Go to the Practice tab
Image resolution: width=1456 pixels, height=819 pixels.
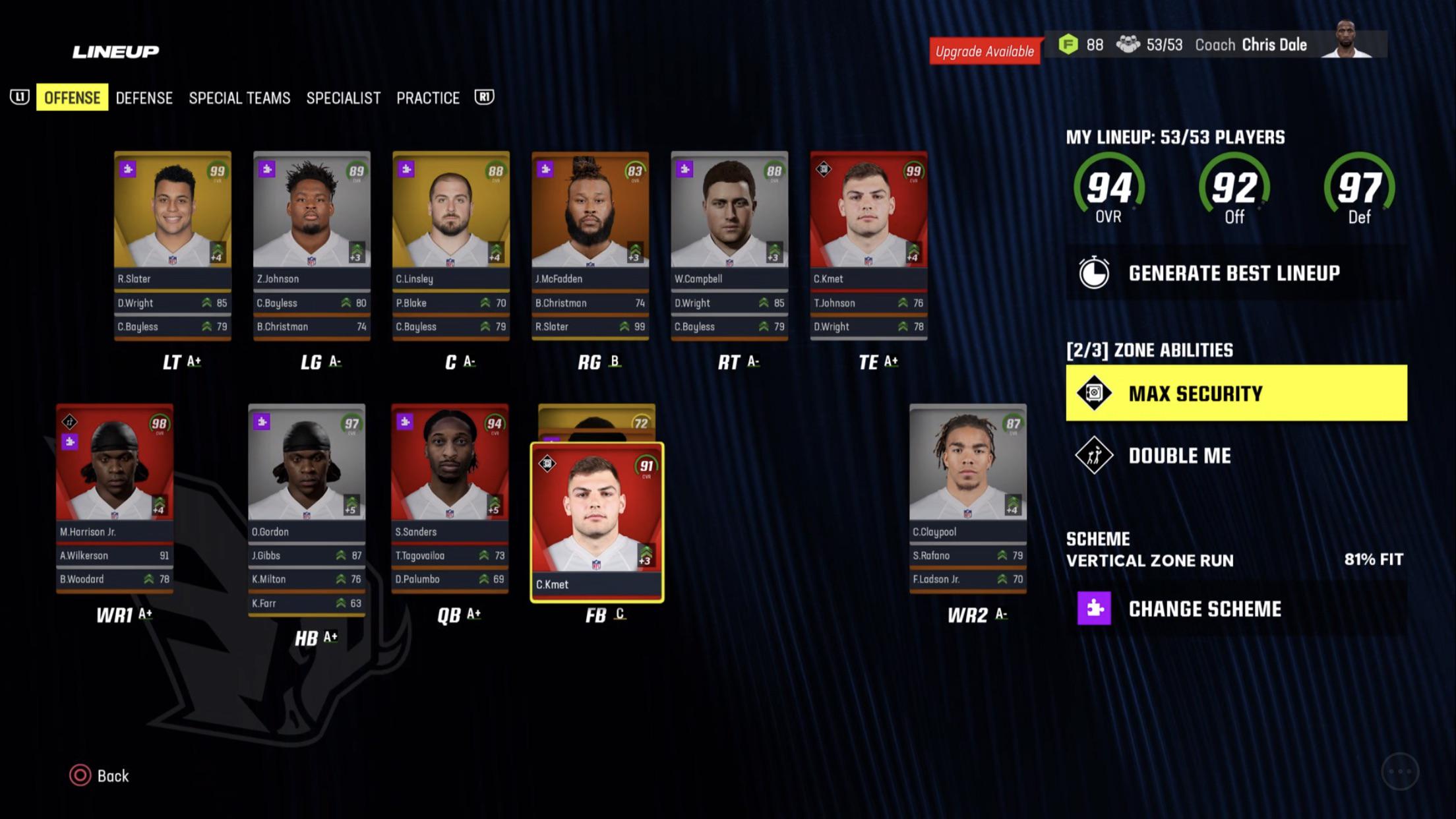428,98
